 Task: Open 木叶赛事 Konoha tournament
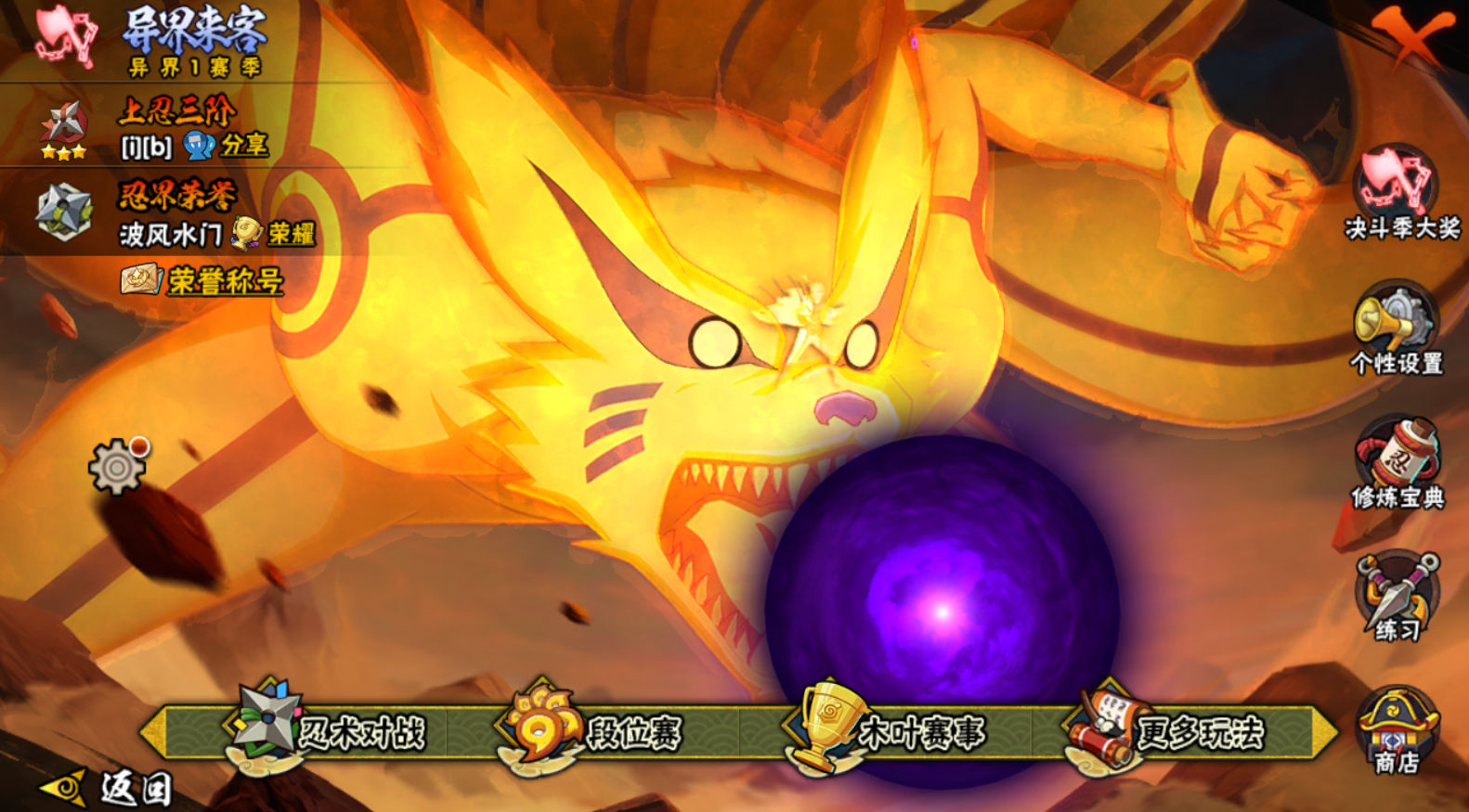point(887,731)
